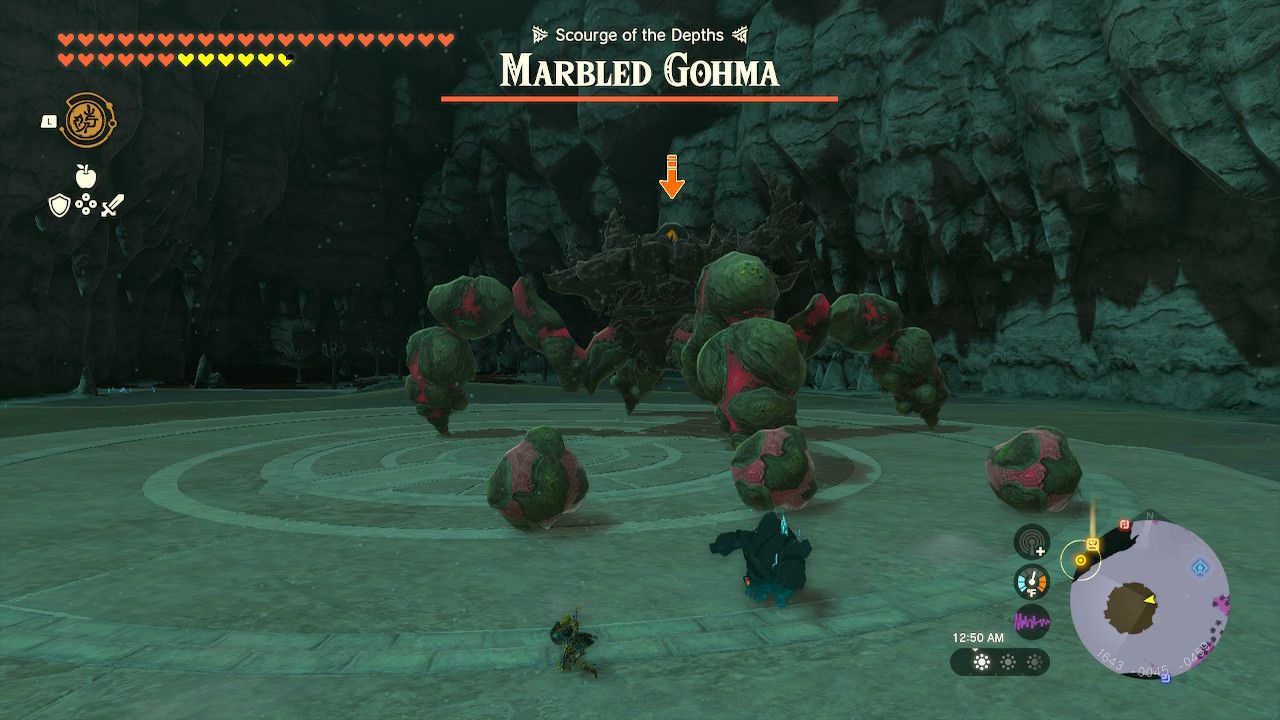Select the Autobuild ability rune icon
This screenshot has width=1280, height=720.
pos(87,122)
